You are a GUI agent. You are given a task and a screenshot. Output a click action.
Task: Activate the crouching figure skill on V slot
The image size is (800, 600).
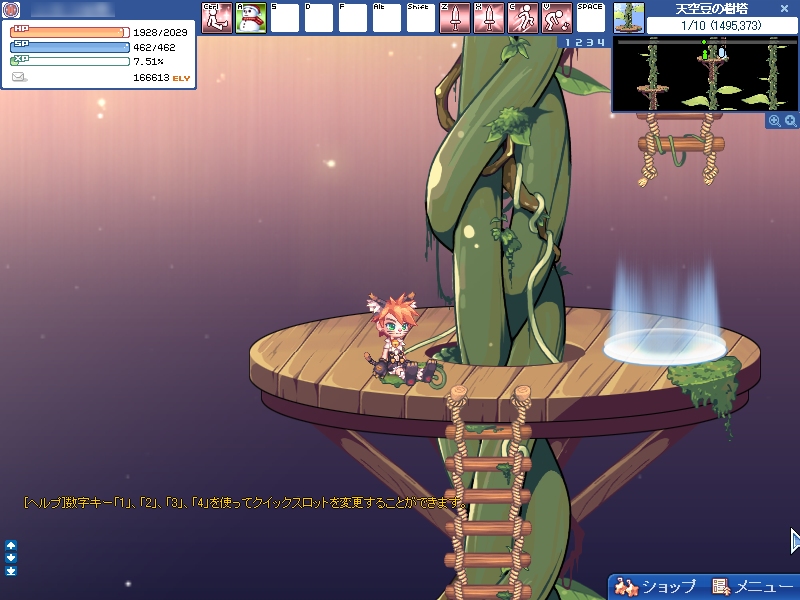[556, 18]
